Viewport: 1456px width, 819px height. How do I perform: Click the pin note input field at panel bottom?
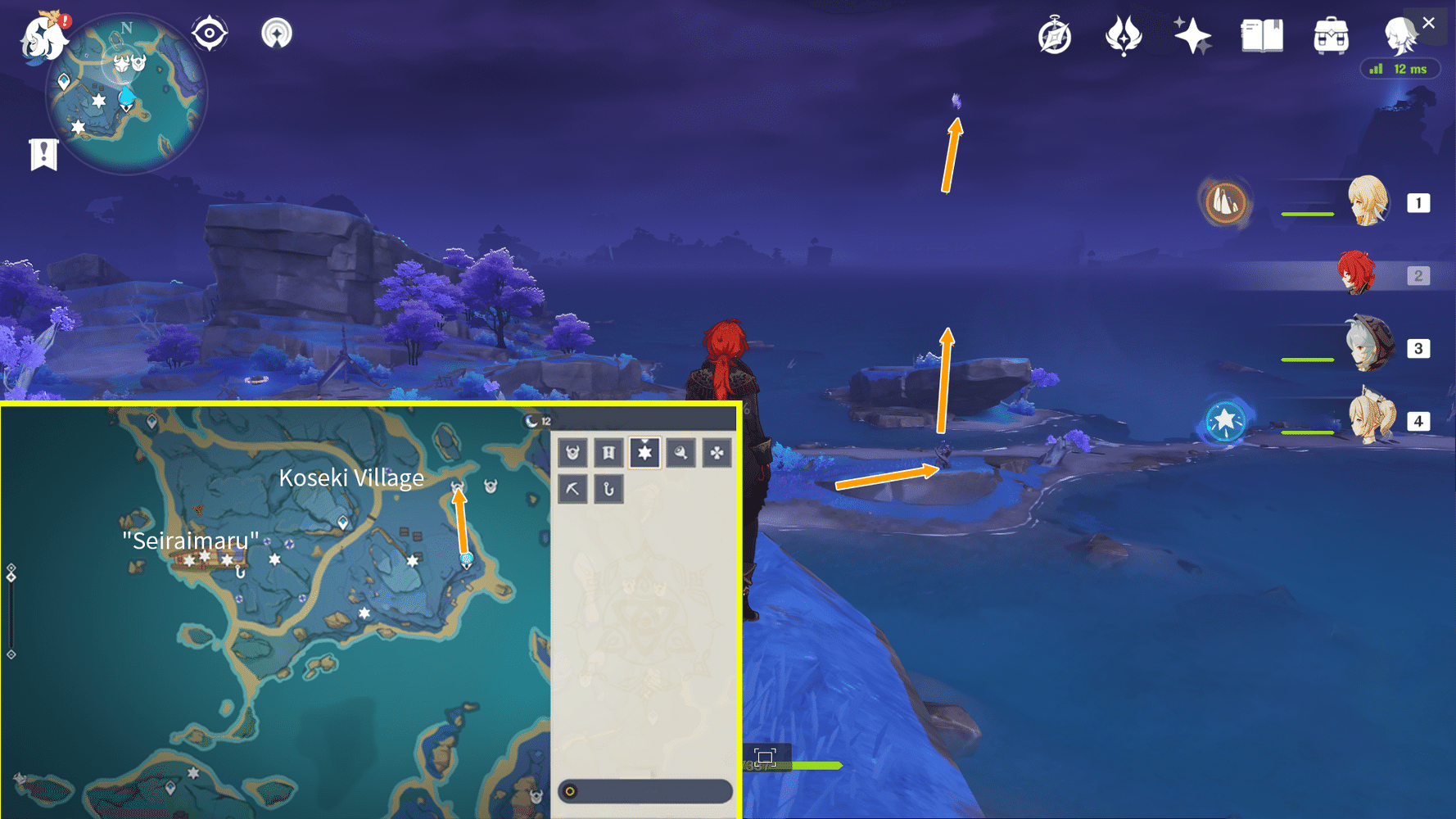647,790
